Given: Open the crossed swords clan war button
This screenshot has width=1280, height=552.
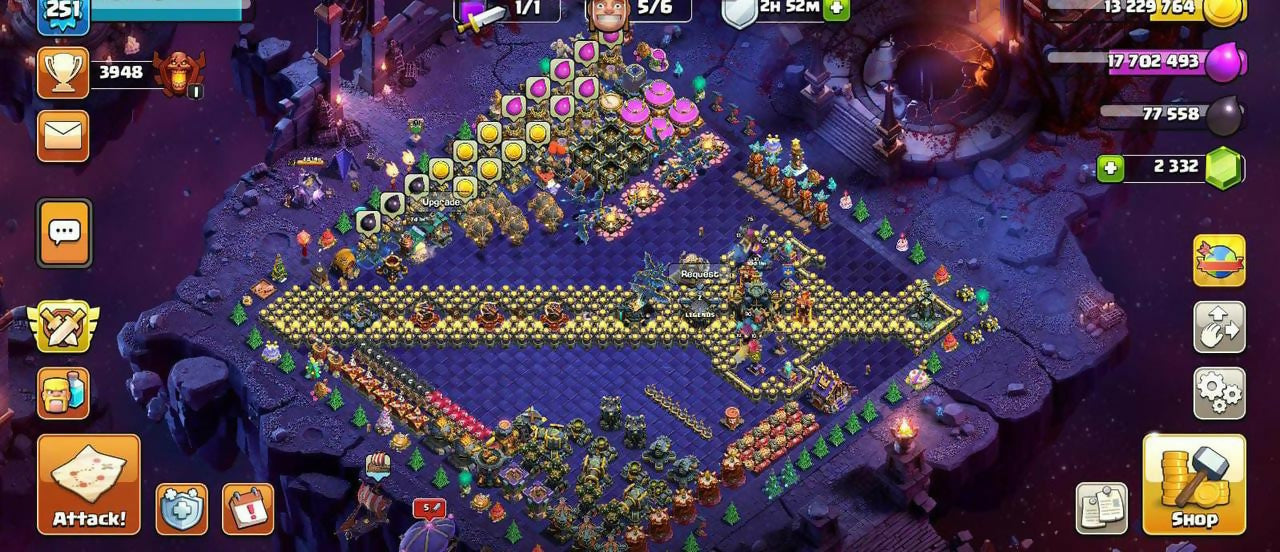Looking at the screenshot, I should click(x=63, y=327).
